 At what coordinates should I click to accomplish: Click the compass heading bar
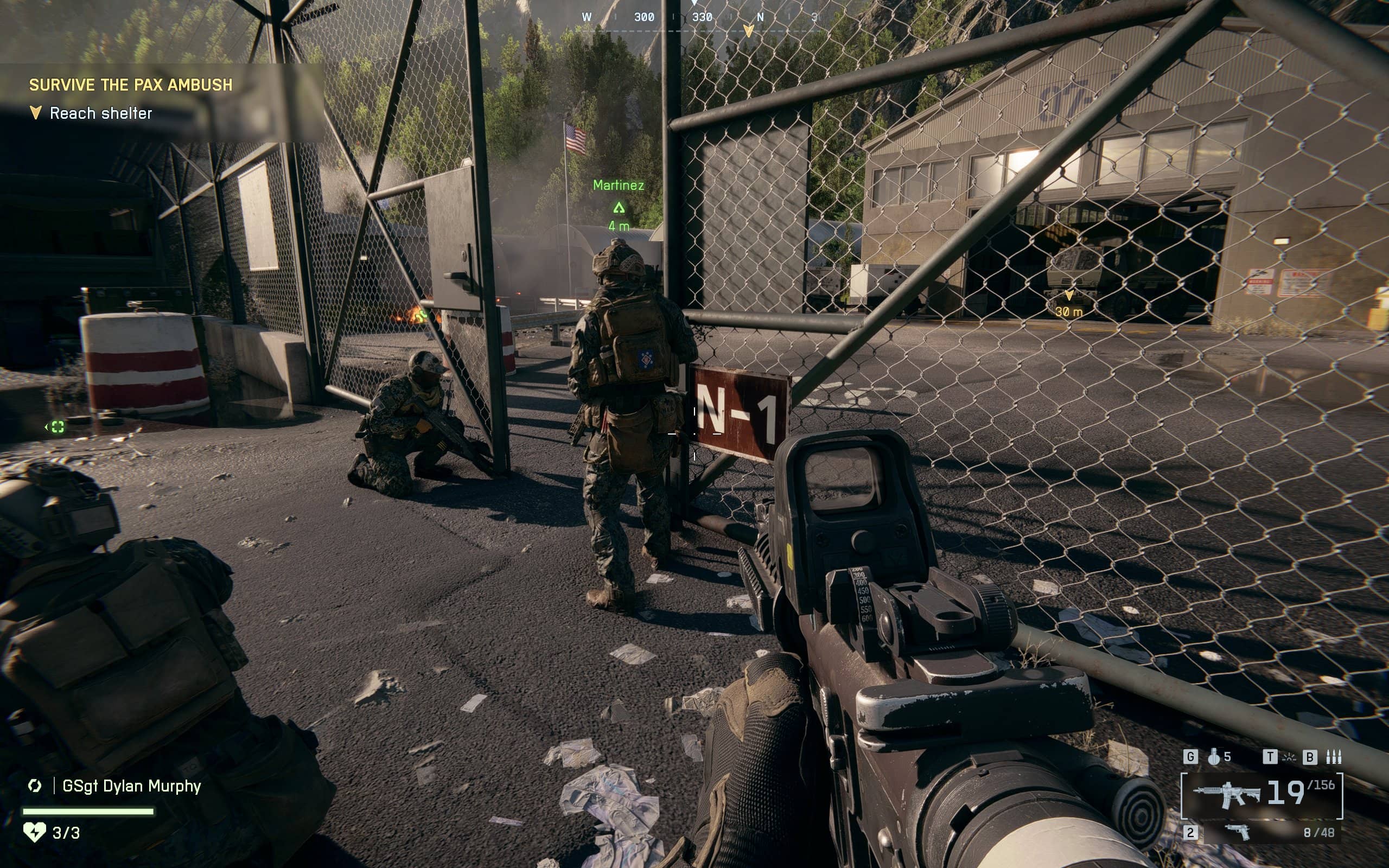tap(700, 18)
